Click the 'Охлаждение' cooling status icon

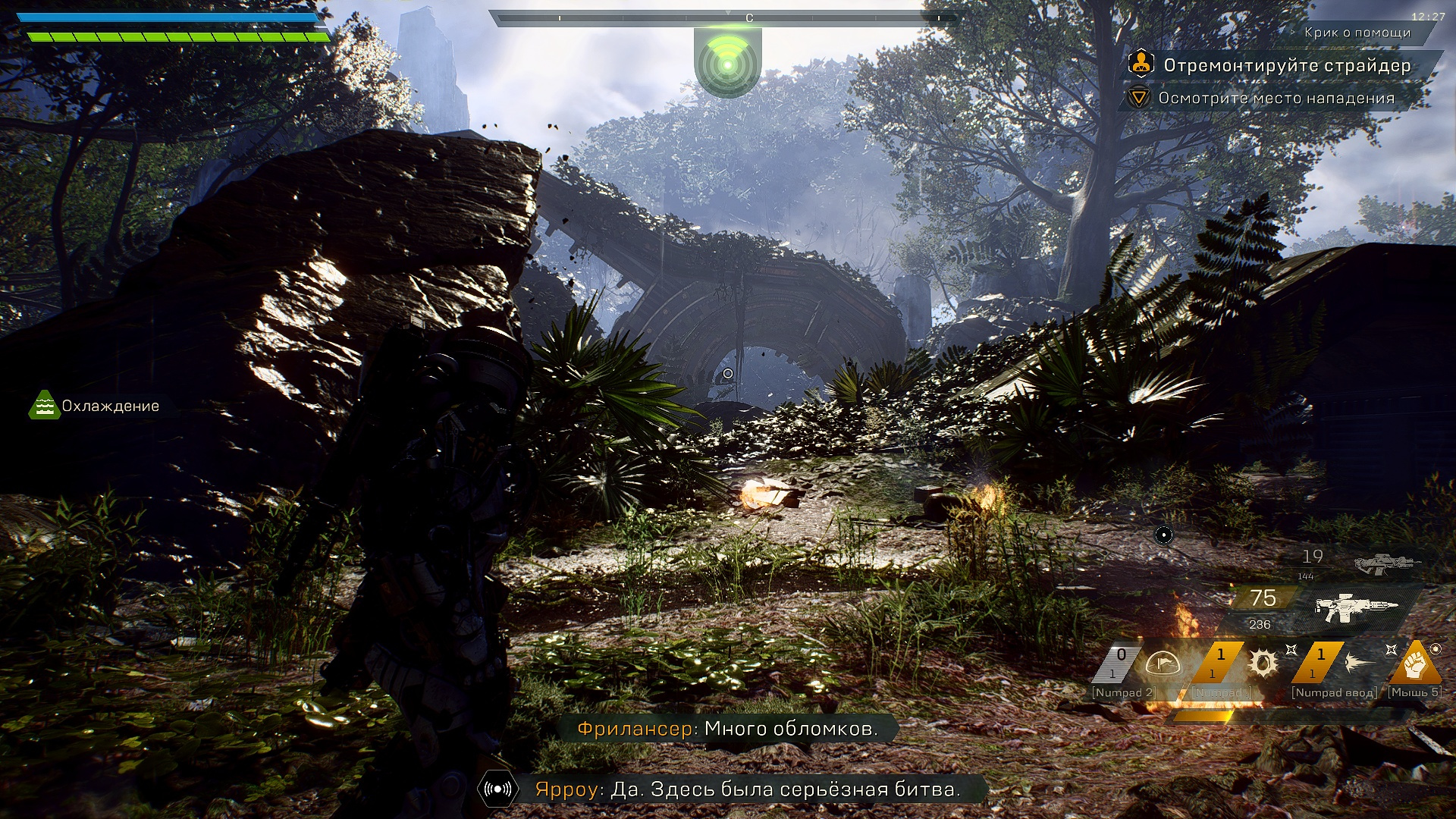point(45,406)
